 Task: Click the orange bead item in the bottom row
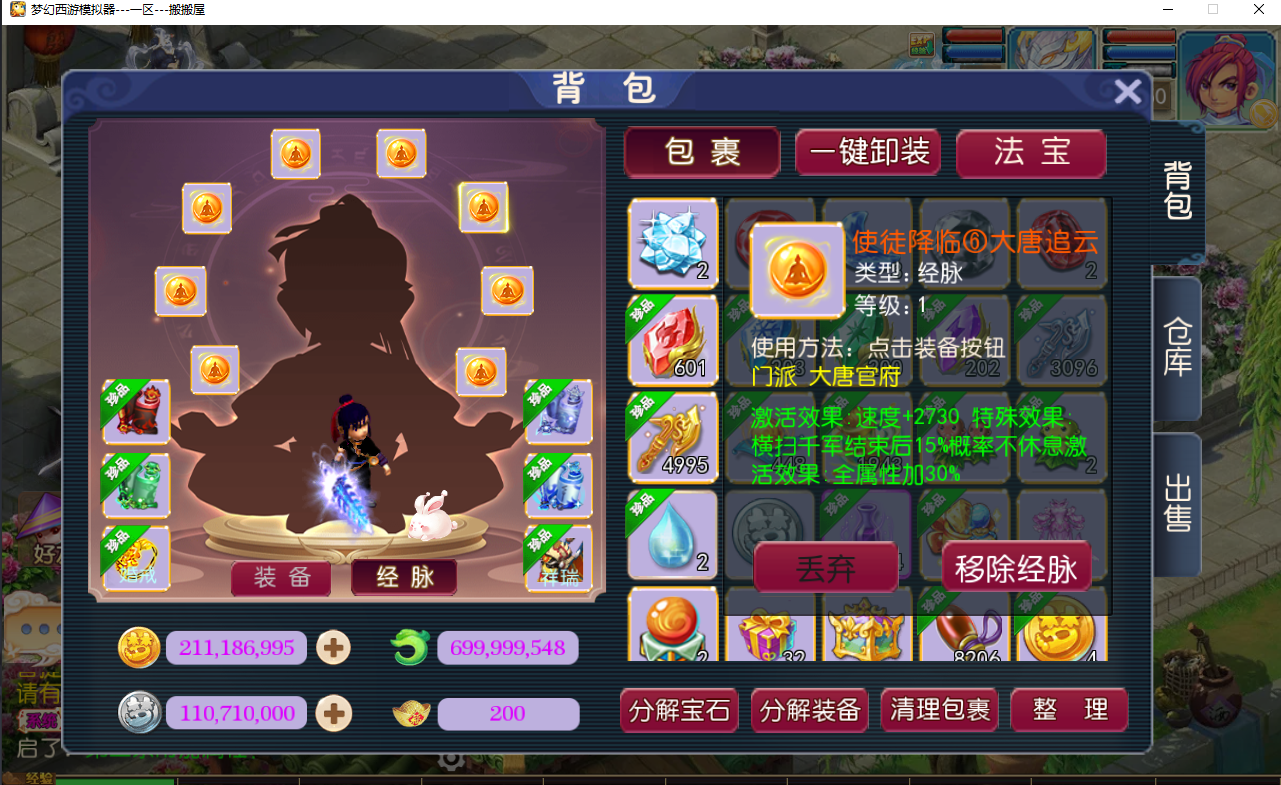point(672,627)
